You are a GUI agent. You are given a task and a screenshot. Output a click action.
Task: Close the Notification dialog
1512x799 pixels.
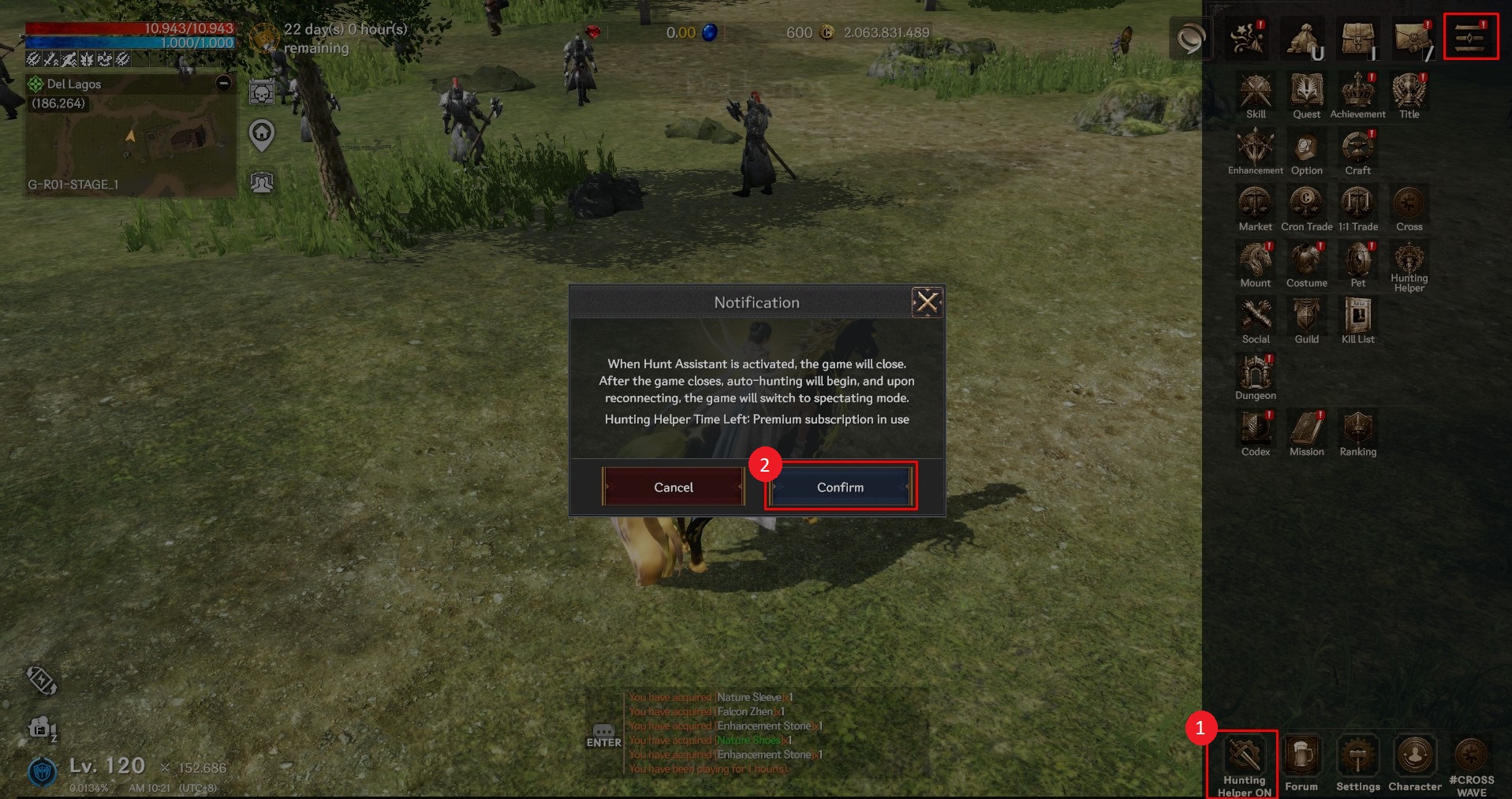click(927, 302)
